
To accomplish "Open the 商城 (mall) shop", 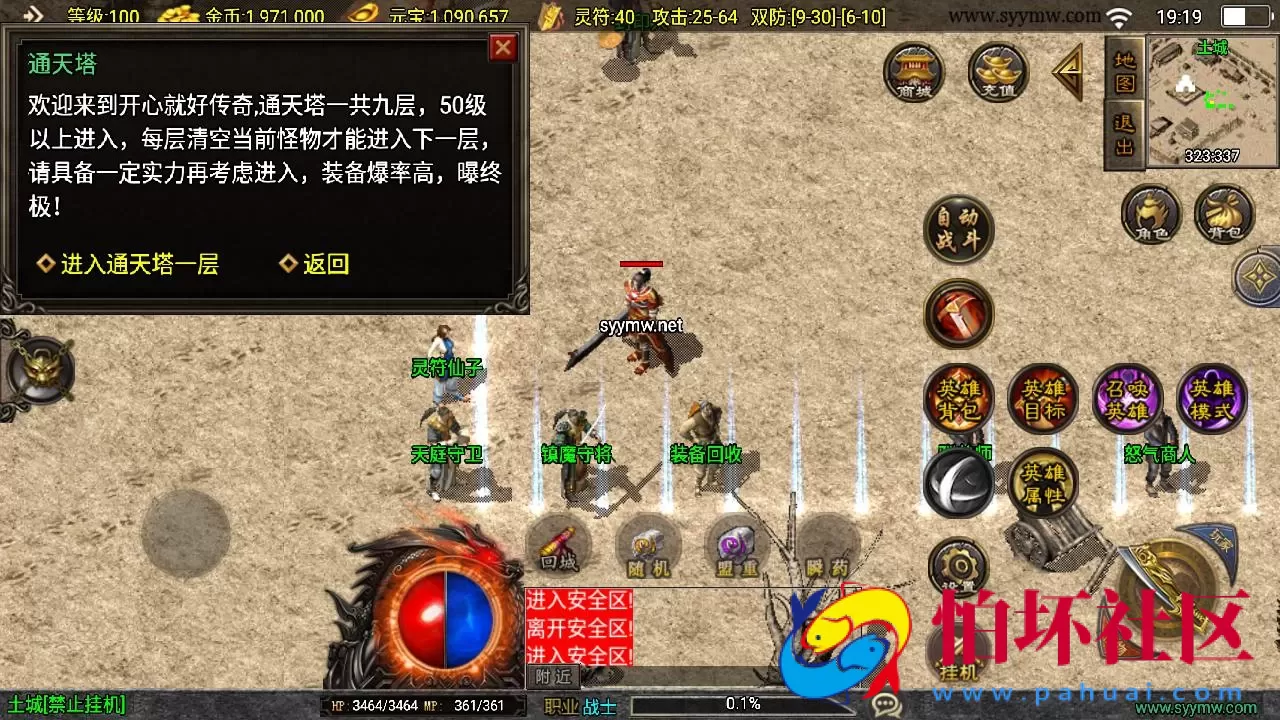I will click(x=913, y=72).
